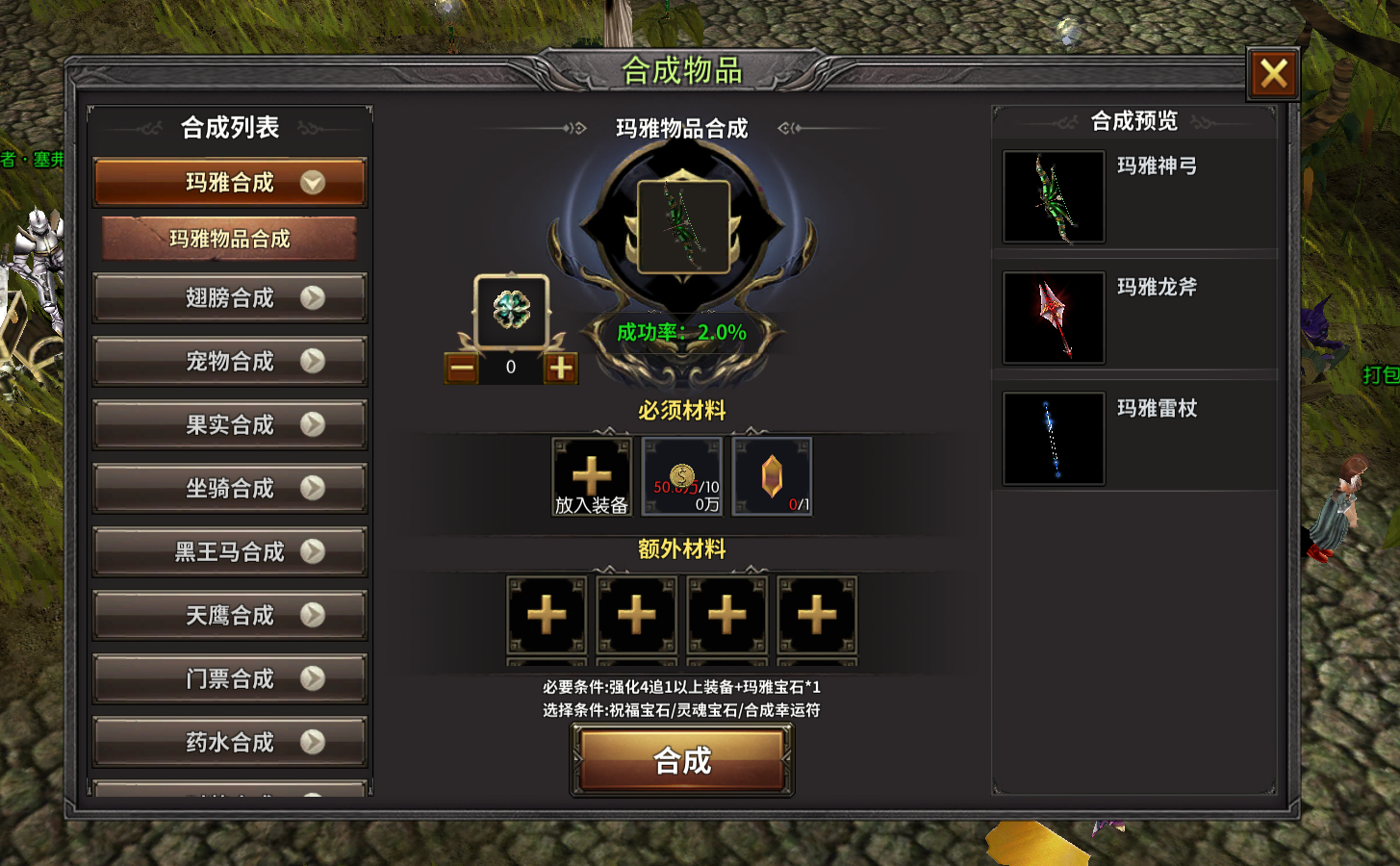The height and width of the screenshot is (866, 1400).
Task: Switch to 坐骑合成 category
Action: [230, 489]
